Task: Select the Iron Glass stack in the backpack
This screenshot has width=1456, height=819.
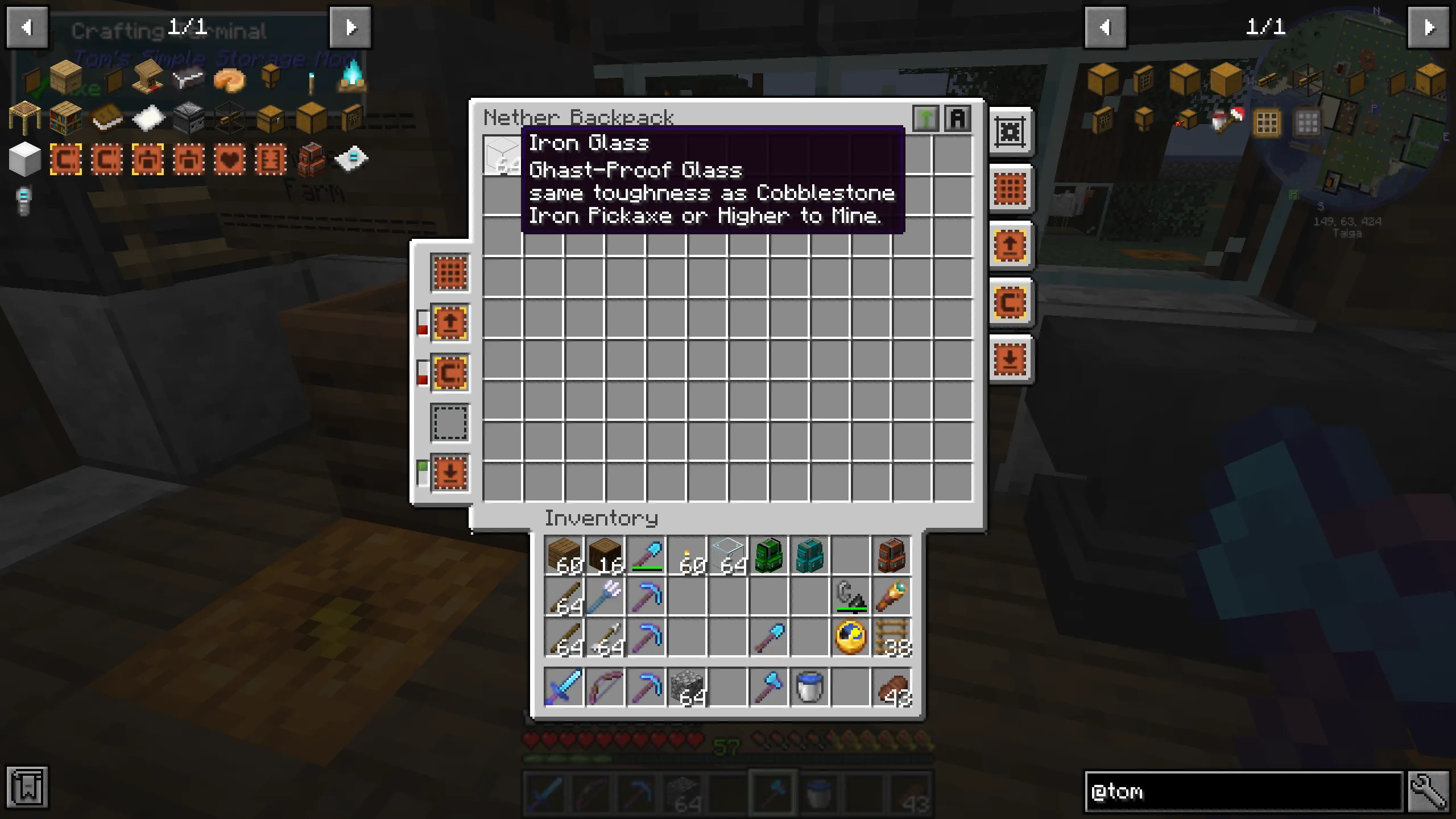Action: 503,155
